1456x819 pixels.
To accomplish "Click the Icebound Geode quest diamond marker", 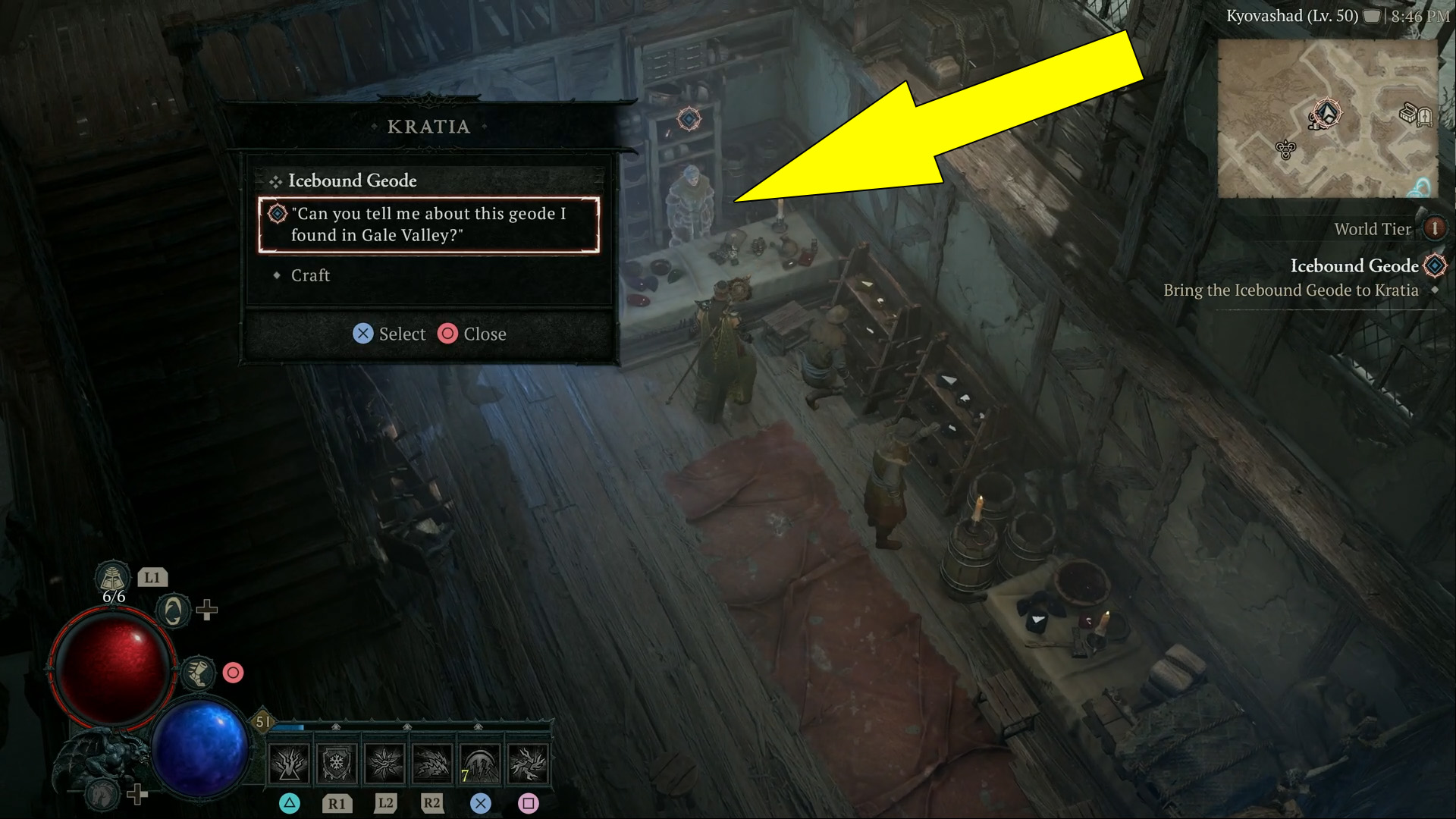I will [x=1436, y=267].
